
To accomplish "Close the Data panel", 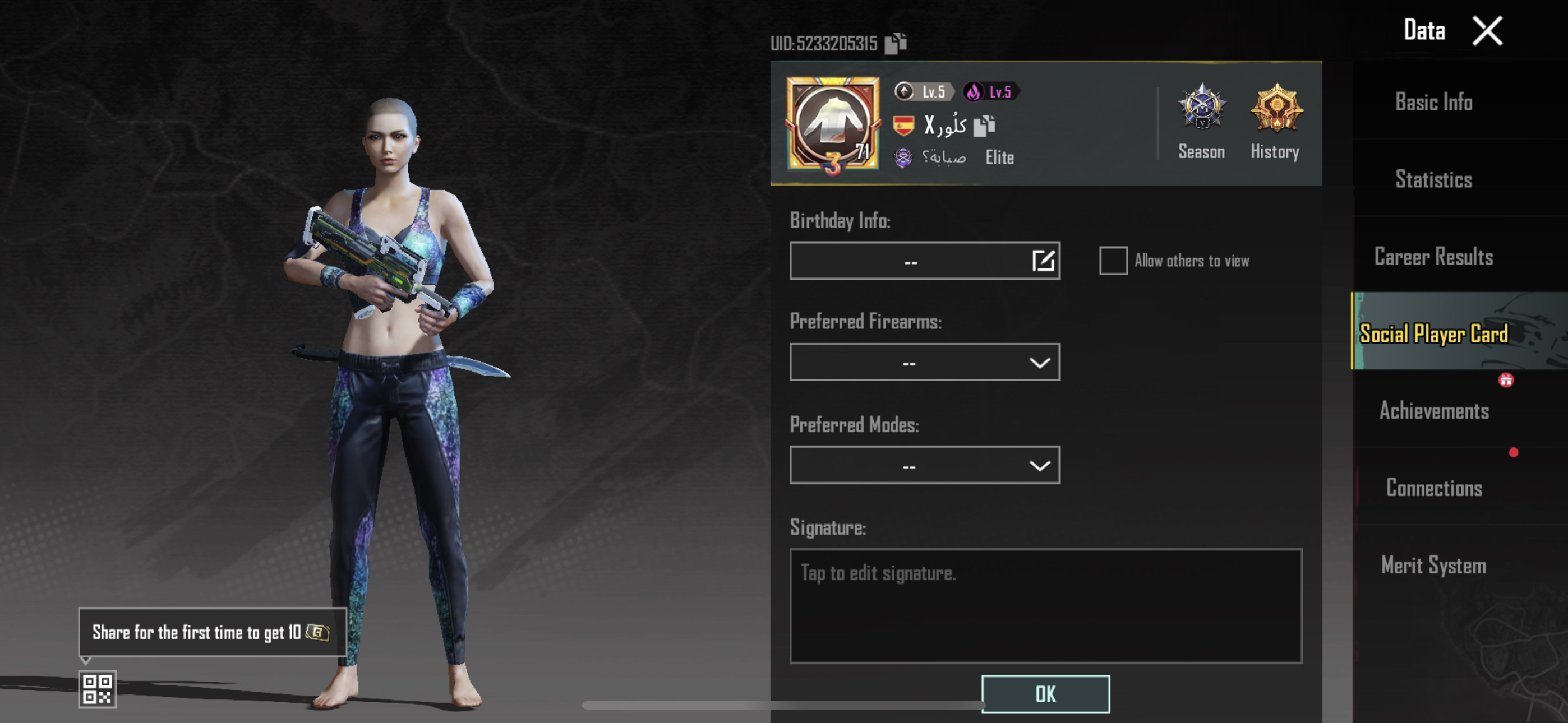I will [x=1487, y=31].
